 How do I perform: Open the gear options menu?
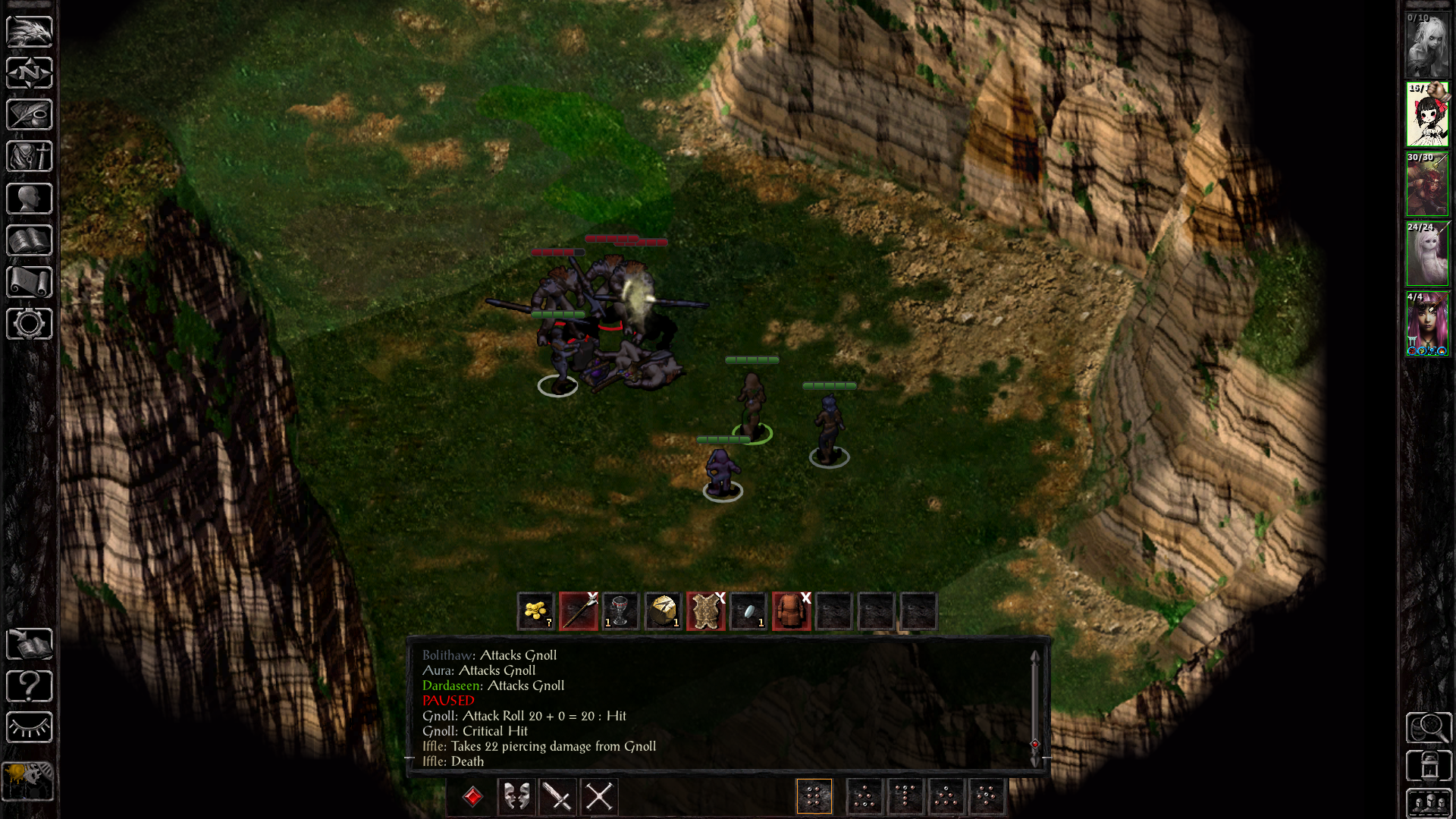pos(29,324)
